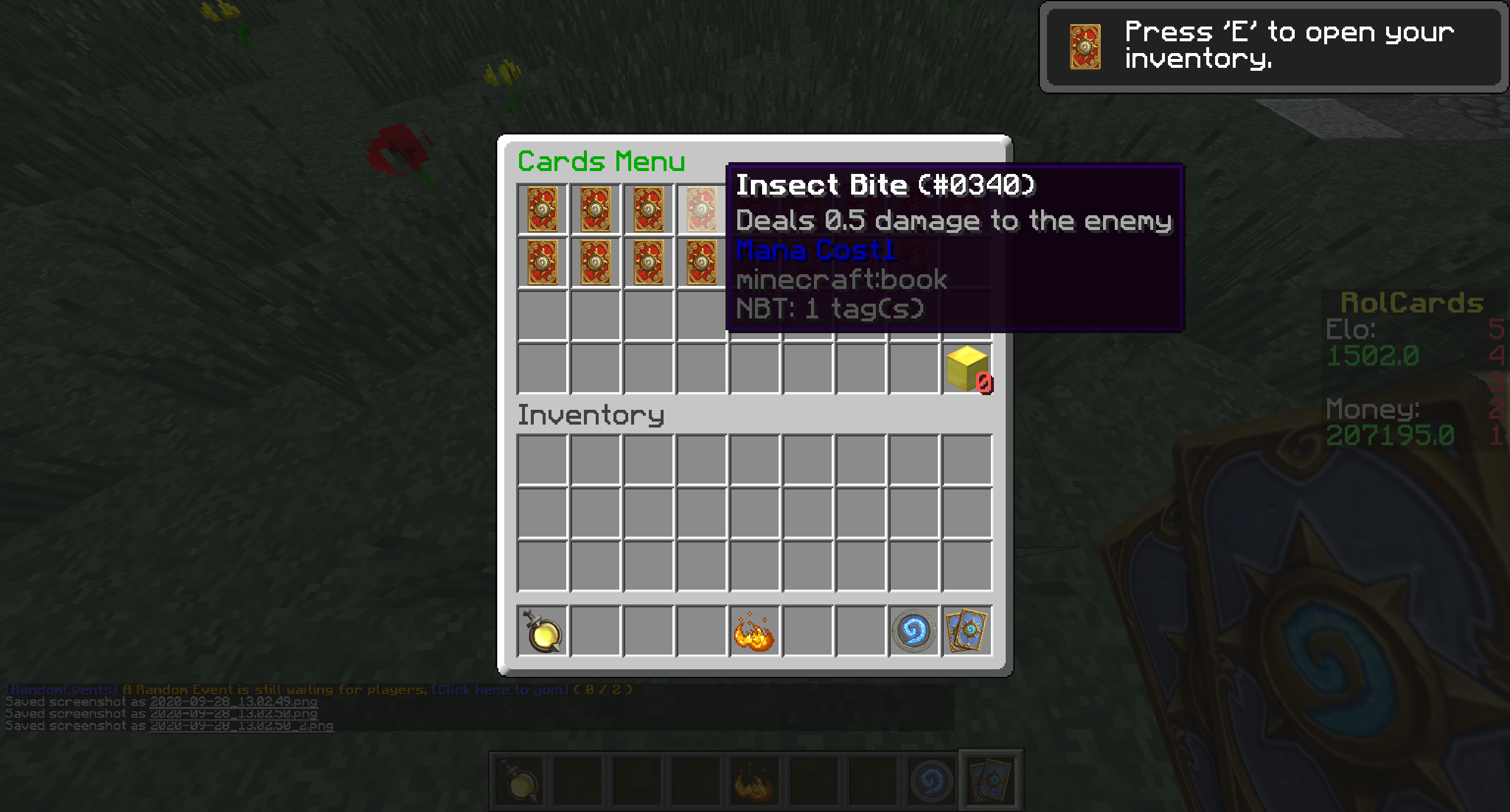The image size is (1510, 812).
Task: Click the [Click here to join] event link
Action: 500,689
